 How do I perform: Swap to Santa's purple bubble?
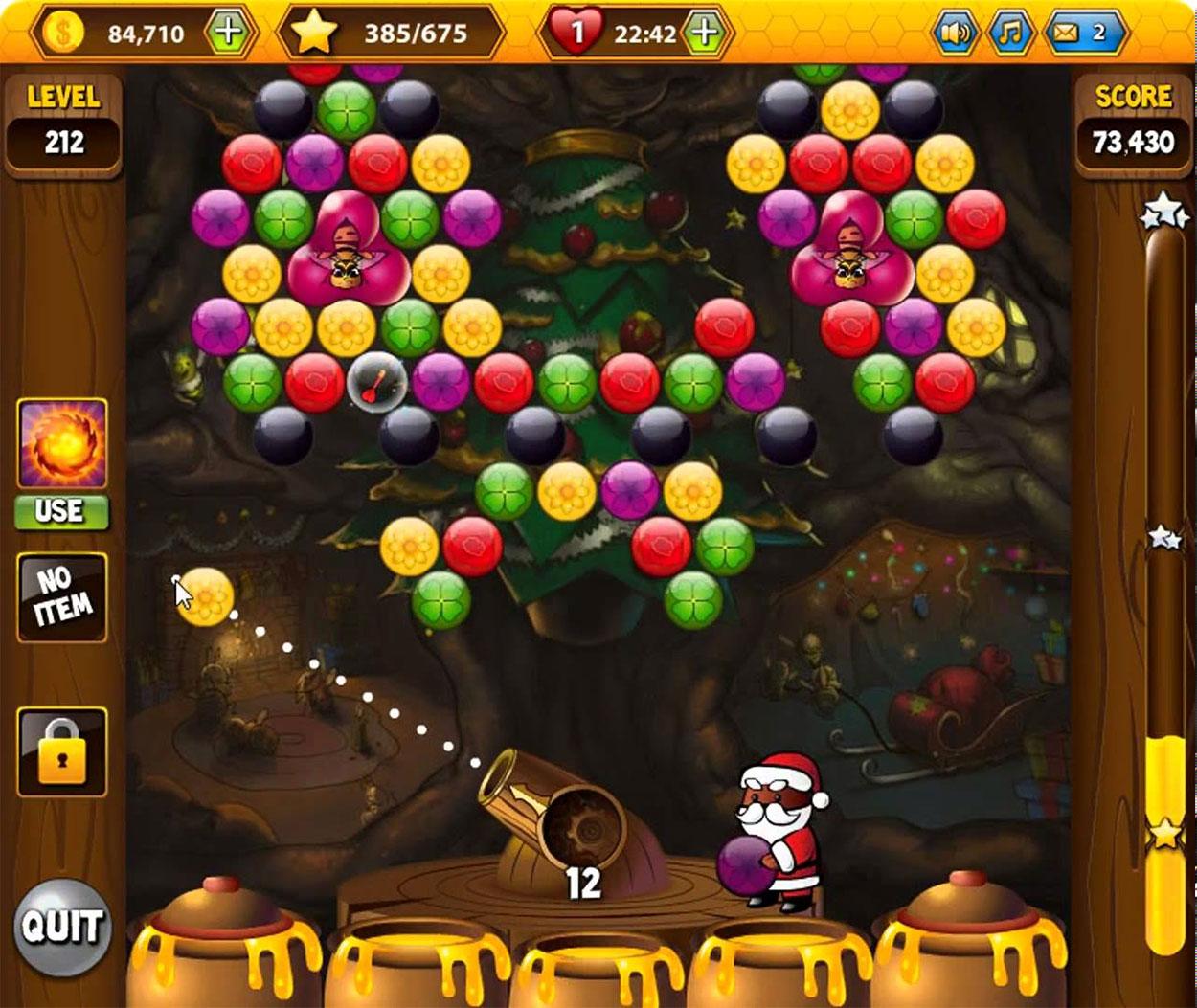click(x=746, y=864)
